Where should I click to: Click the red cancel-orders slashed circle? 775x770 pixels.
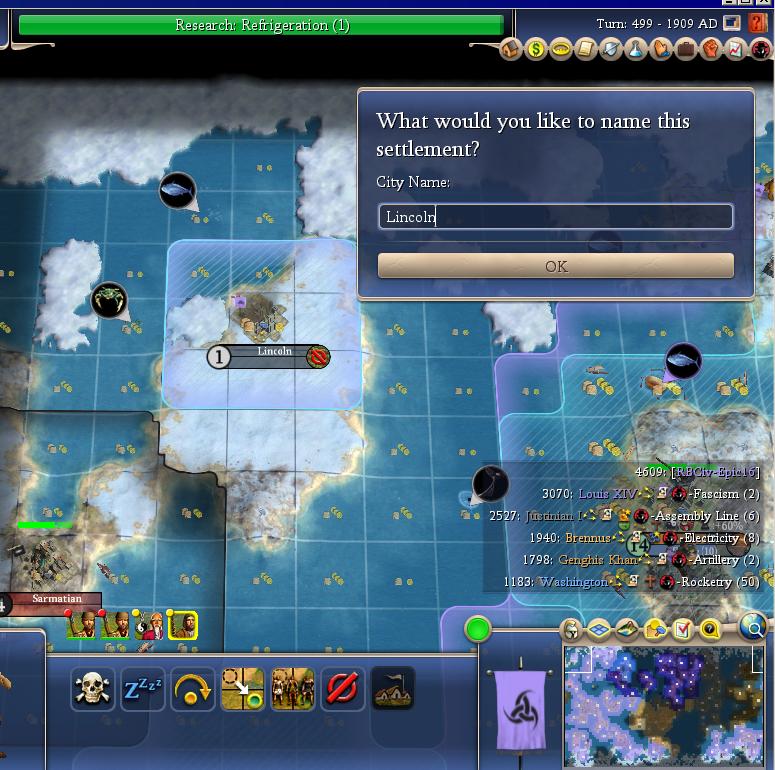pos(342,689)
